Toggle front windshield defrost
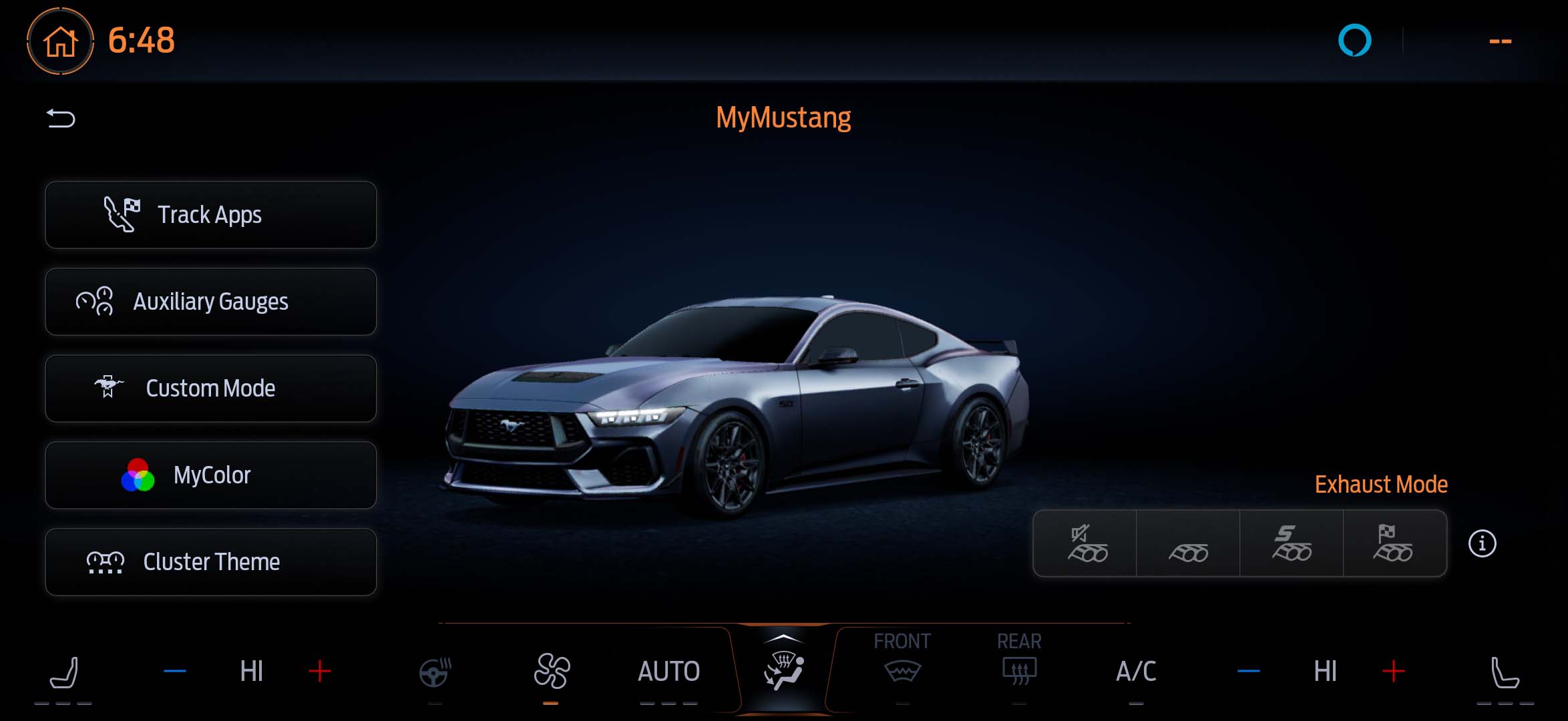The width and height of the screenshot is (1568, 721). (902, 668)
